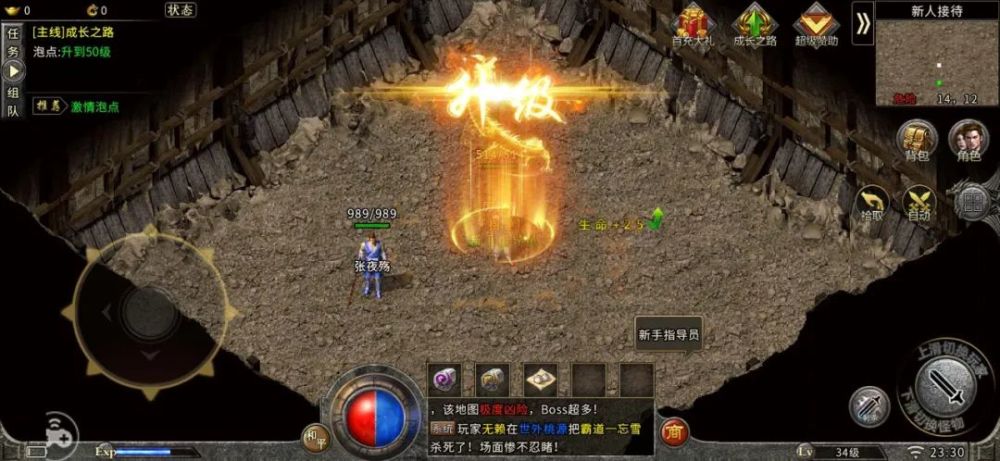Open the 状态 status button

[x=180, y=10]
